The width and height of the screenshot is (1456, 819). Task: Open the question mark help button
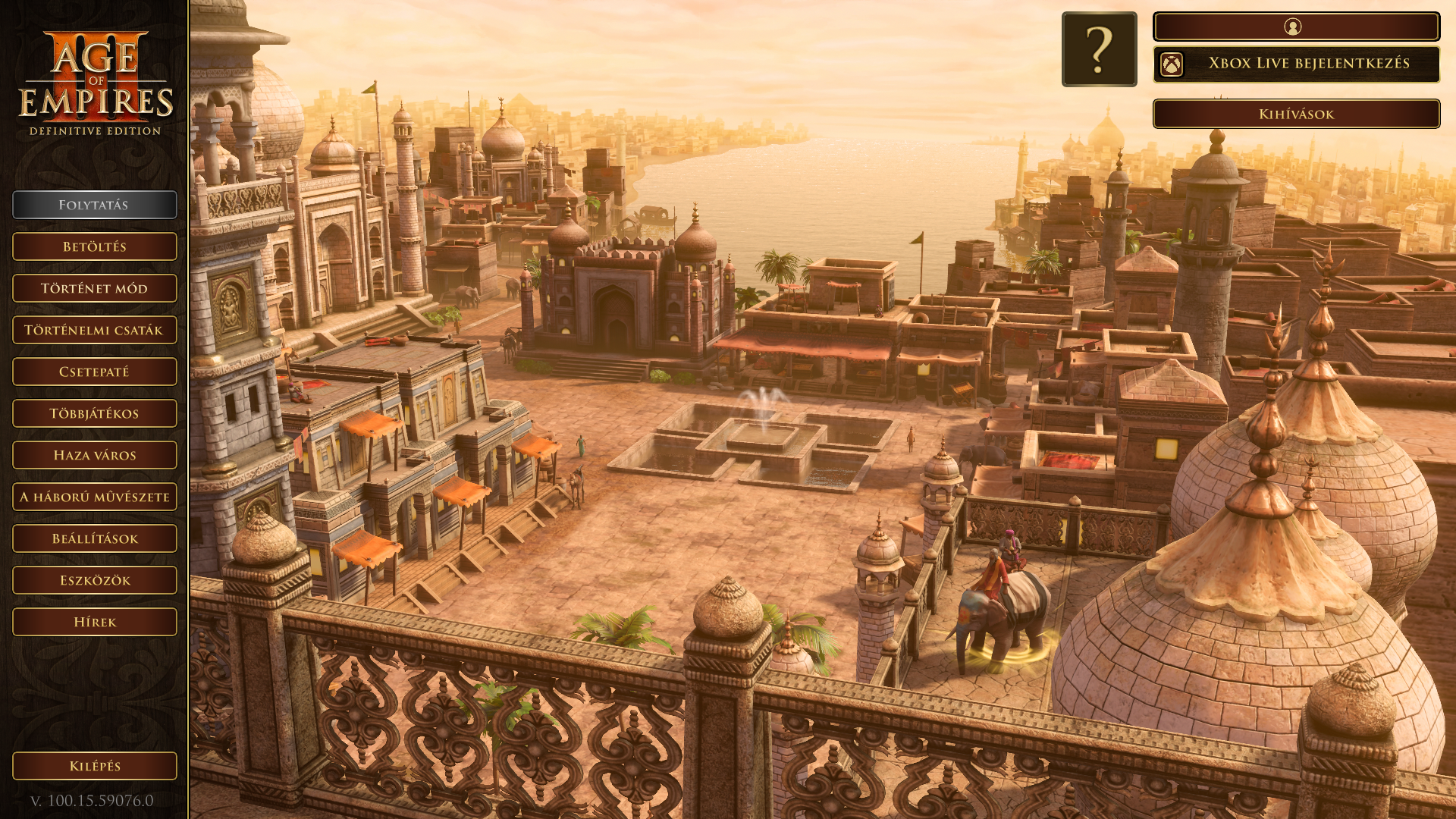pyautogui.click(x=1099, y=49)
